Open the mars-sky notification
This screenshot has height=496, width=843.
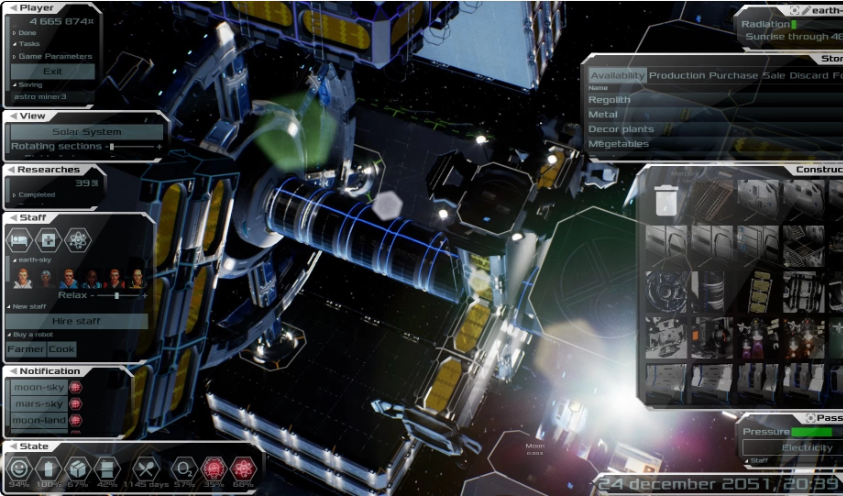39,404
